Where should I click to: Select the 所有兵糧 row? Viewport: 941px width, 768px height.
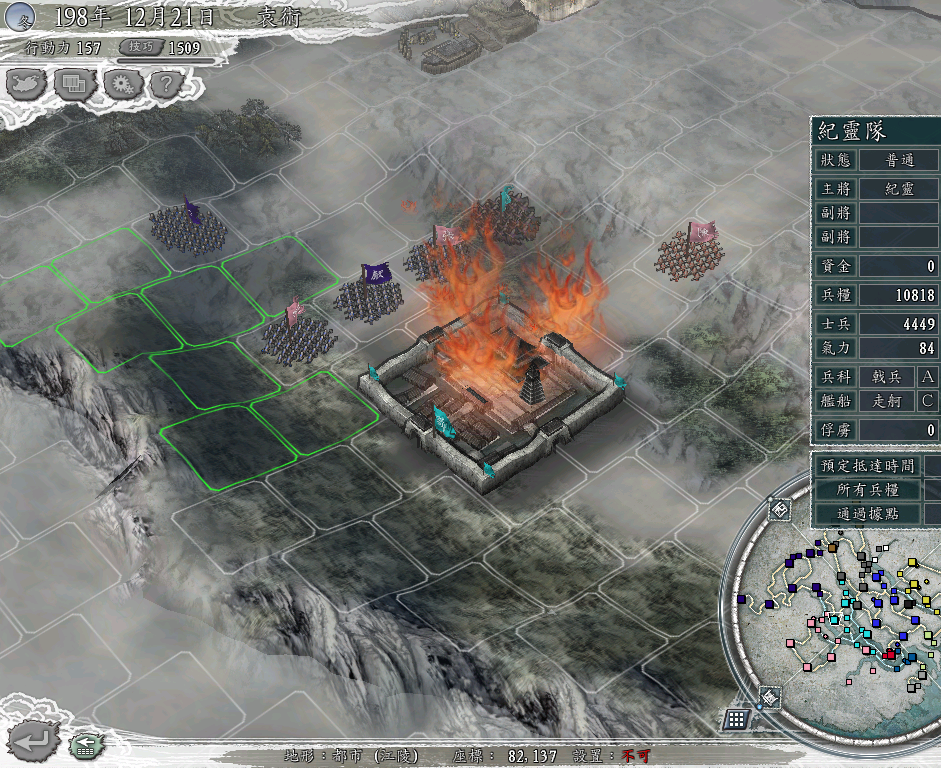867,490
